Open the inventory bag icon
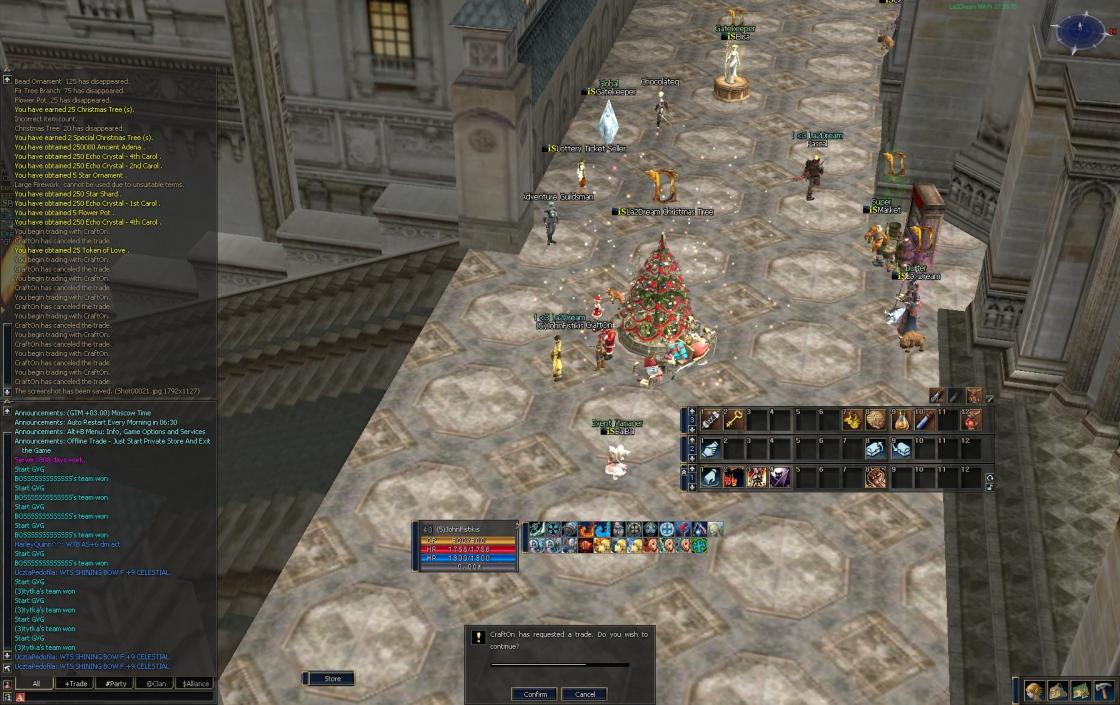The height and width of the screenshot is (705, 1120). tap(1058, 691)
